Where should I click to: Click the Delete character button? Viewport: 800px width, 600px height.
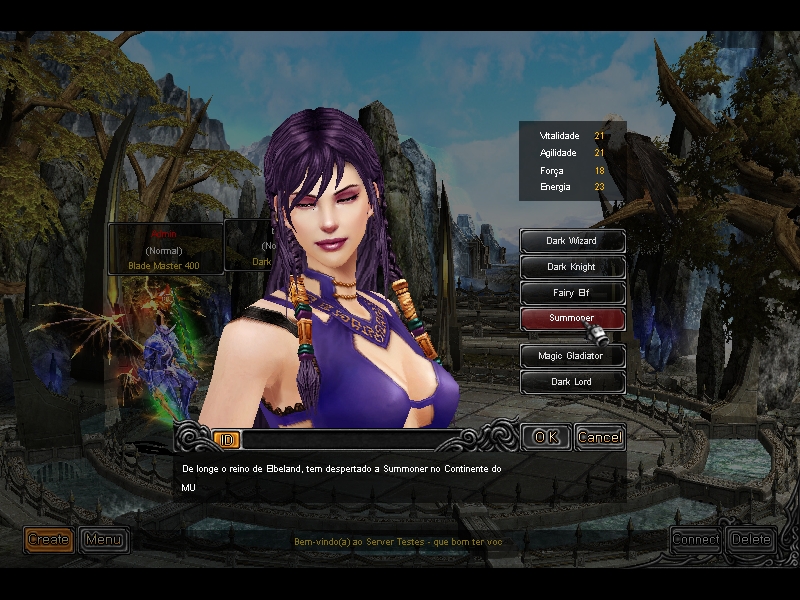pos(751,539)
